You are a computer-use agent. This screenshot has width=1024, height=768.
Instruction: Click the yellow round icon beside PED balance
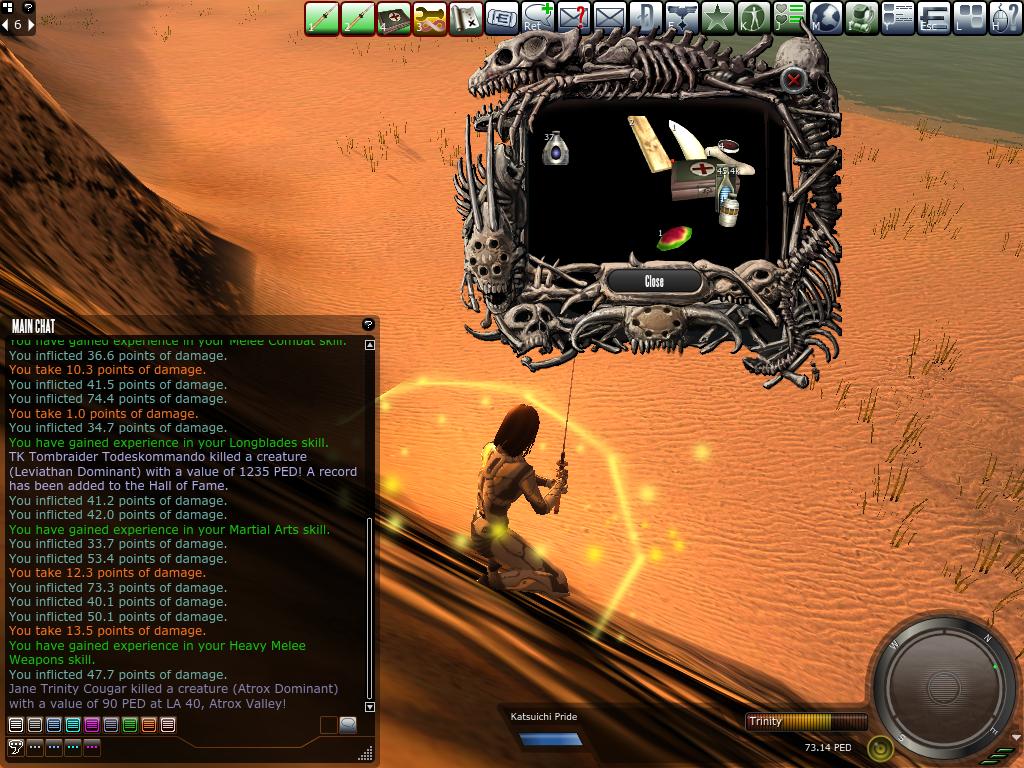click(x=879, y=747)
